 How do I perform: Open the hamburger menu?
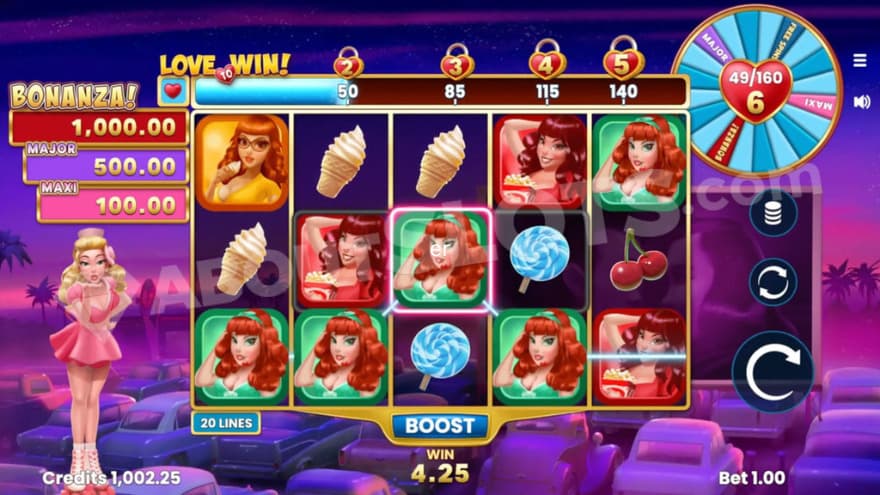click(x=860, y=61)
